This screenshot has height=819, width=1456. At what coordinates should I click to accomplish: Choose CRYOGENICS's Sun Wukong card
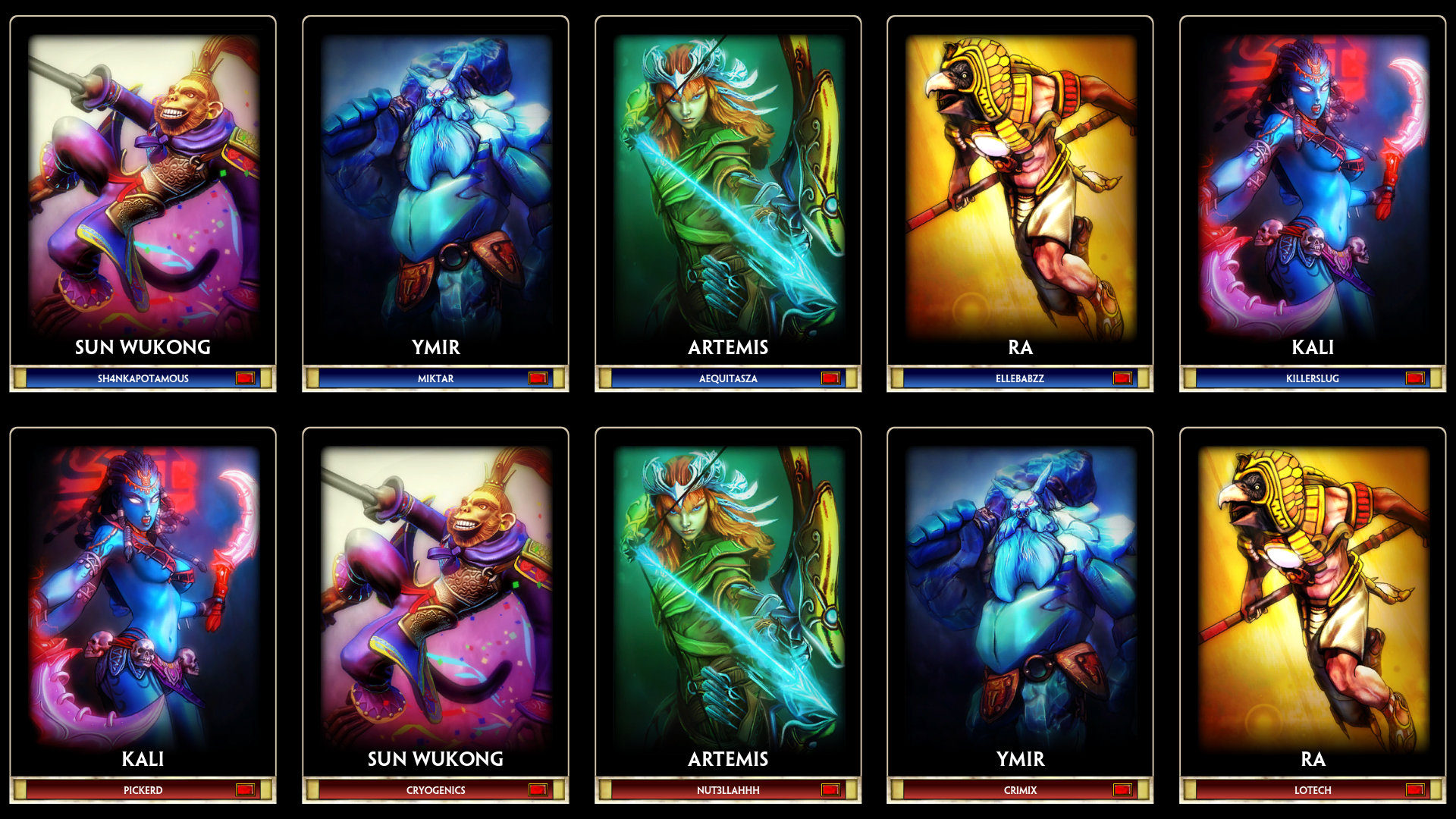click(435, 599)
